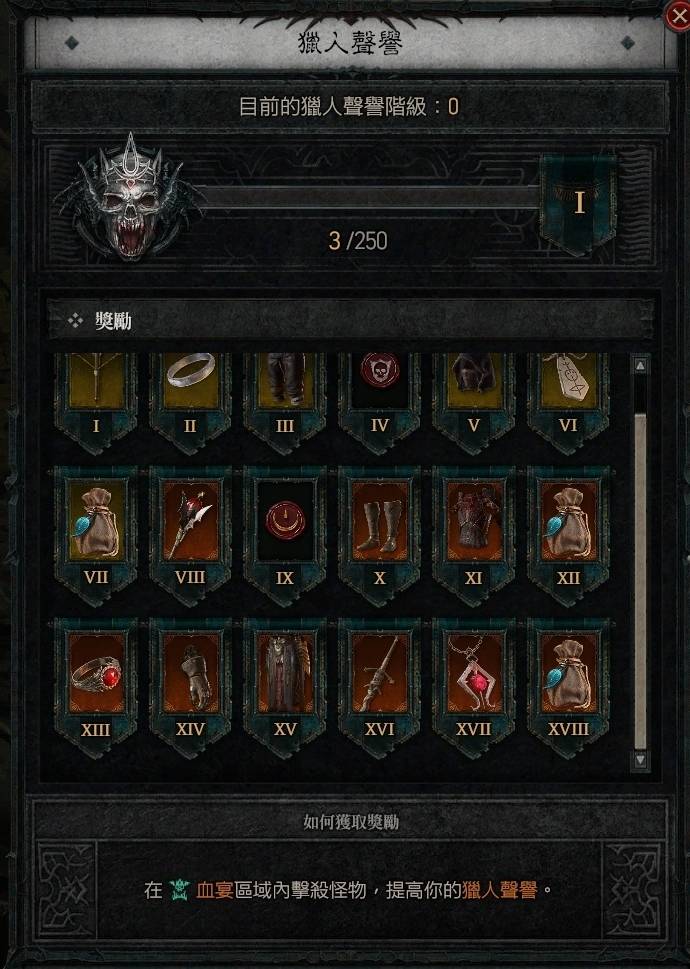Select the tier XVI sword reward
690x969 pixels.
pos(380,673)
